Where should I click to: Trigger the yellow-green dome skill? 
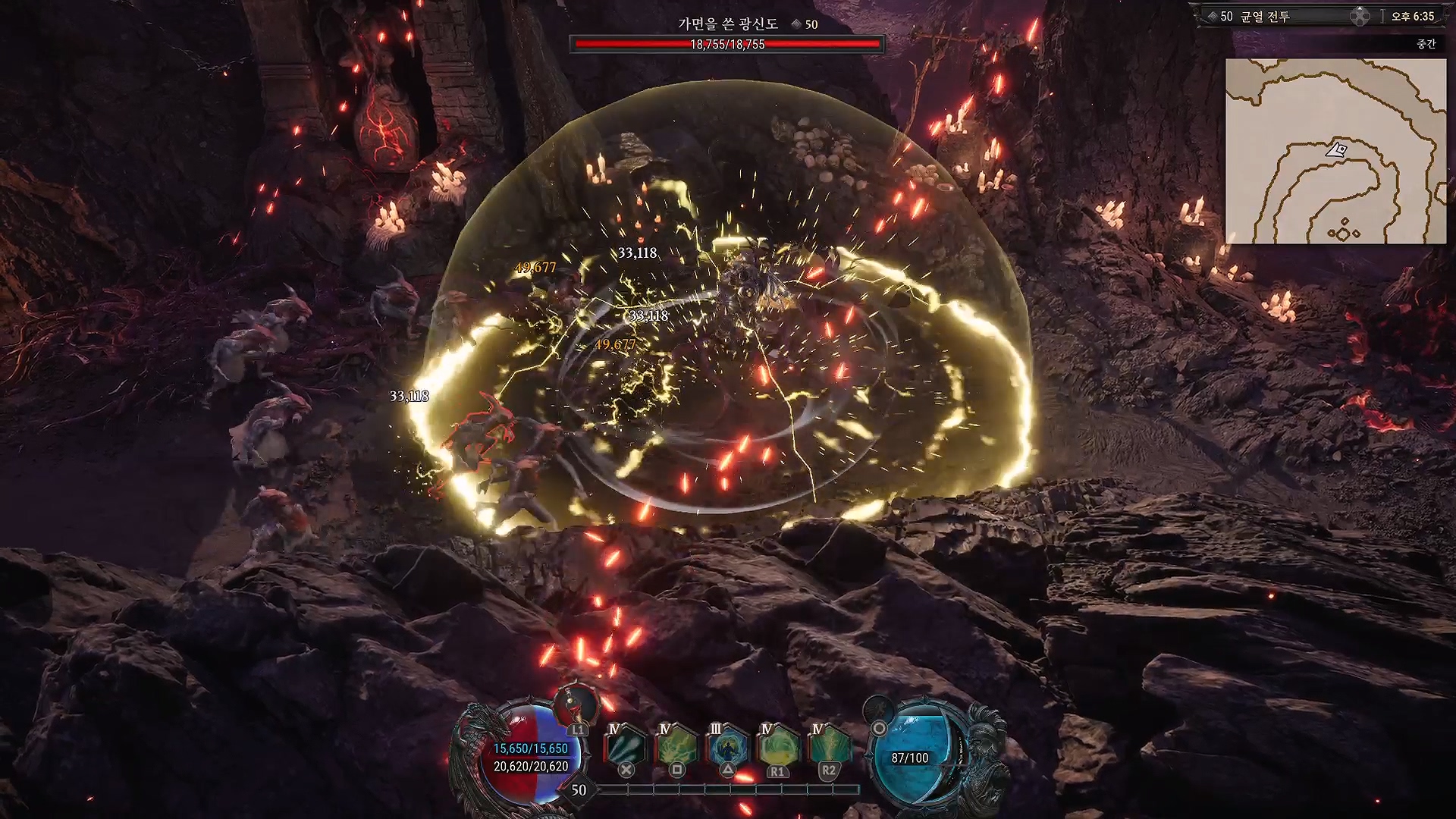coord(777,746)
